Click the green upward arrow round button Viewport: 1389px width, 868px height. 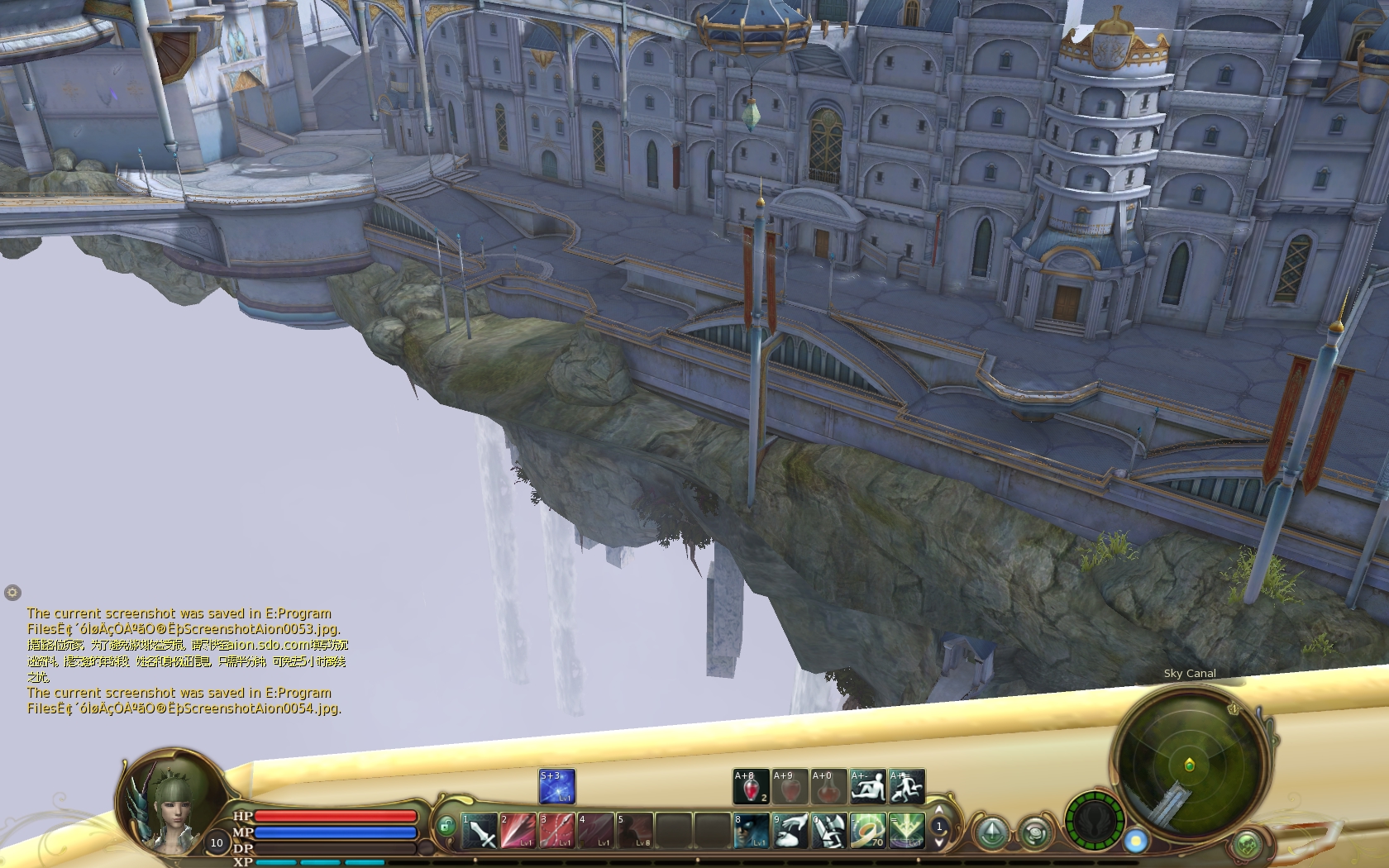click(x=991, y=832)
